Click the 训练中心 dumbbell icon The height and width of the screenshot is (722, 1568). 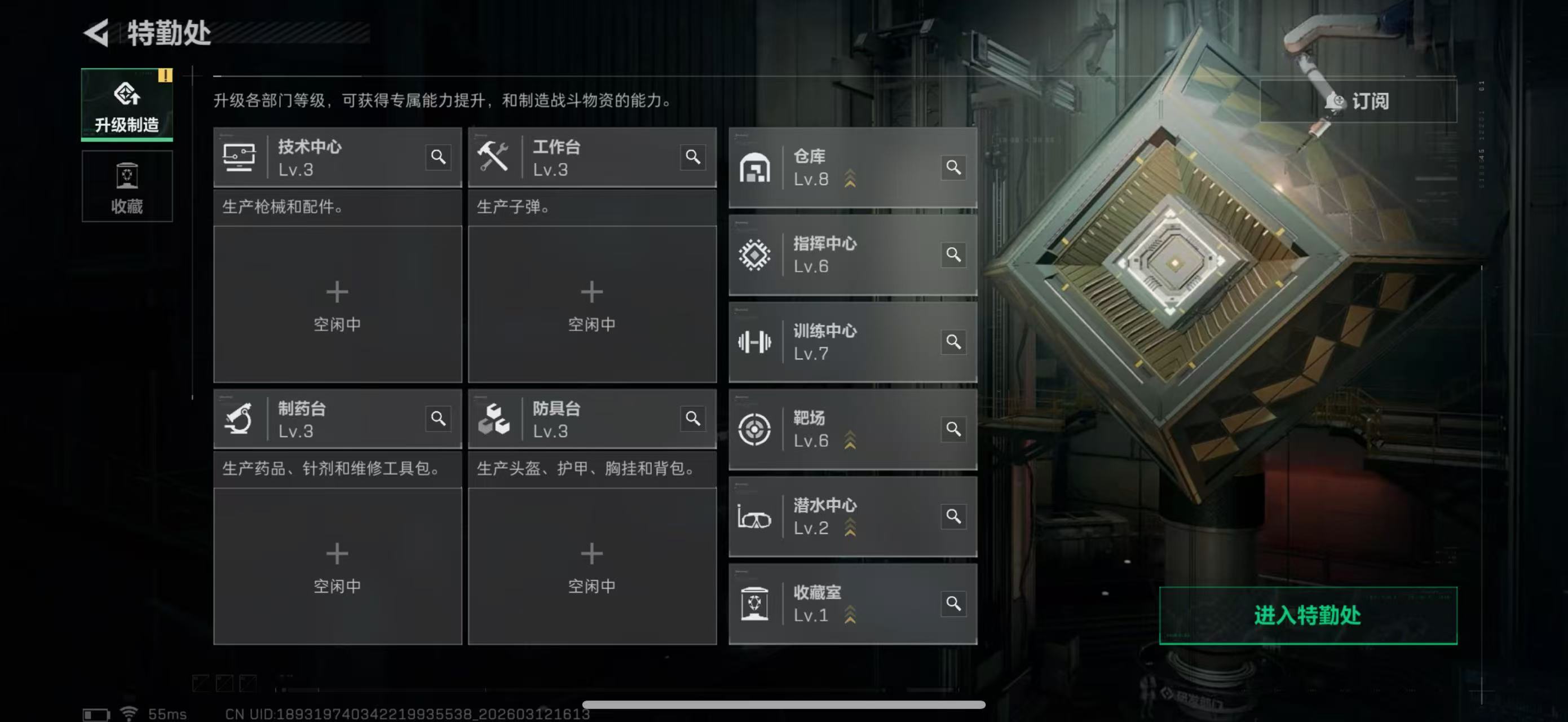755,342
